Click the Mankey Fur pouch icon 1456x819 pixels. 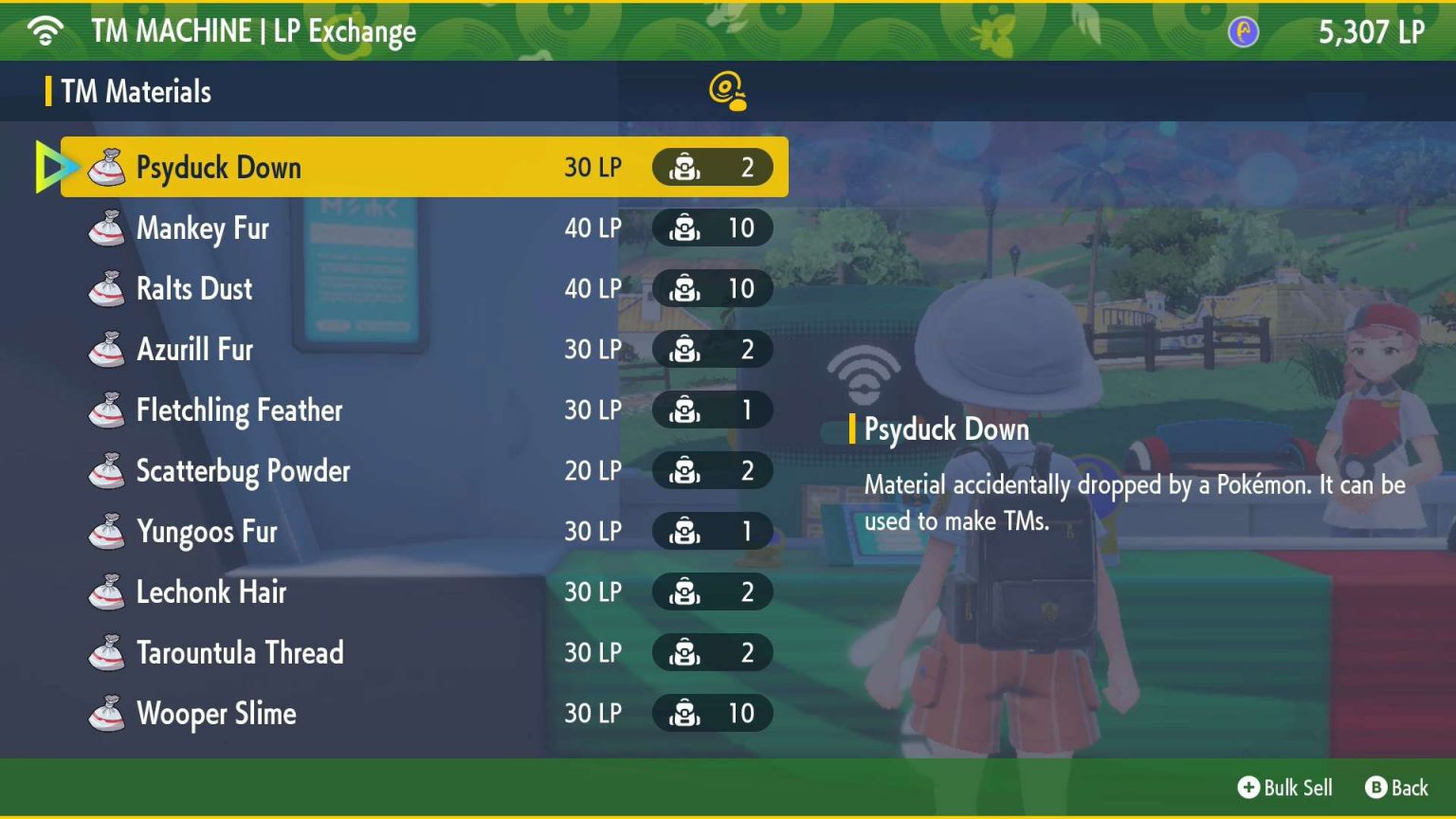point(107,227)
